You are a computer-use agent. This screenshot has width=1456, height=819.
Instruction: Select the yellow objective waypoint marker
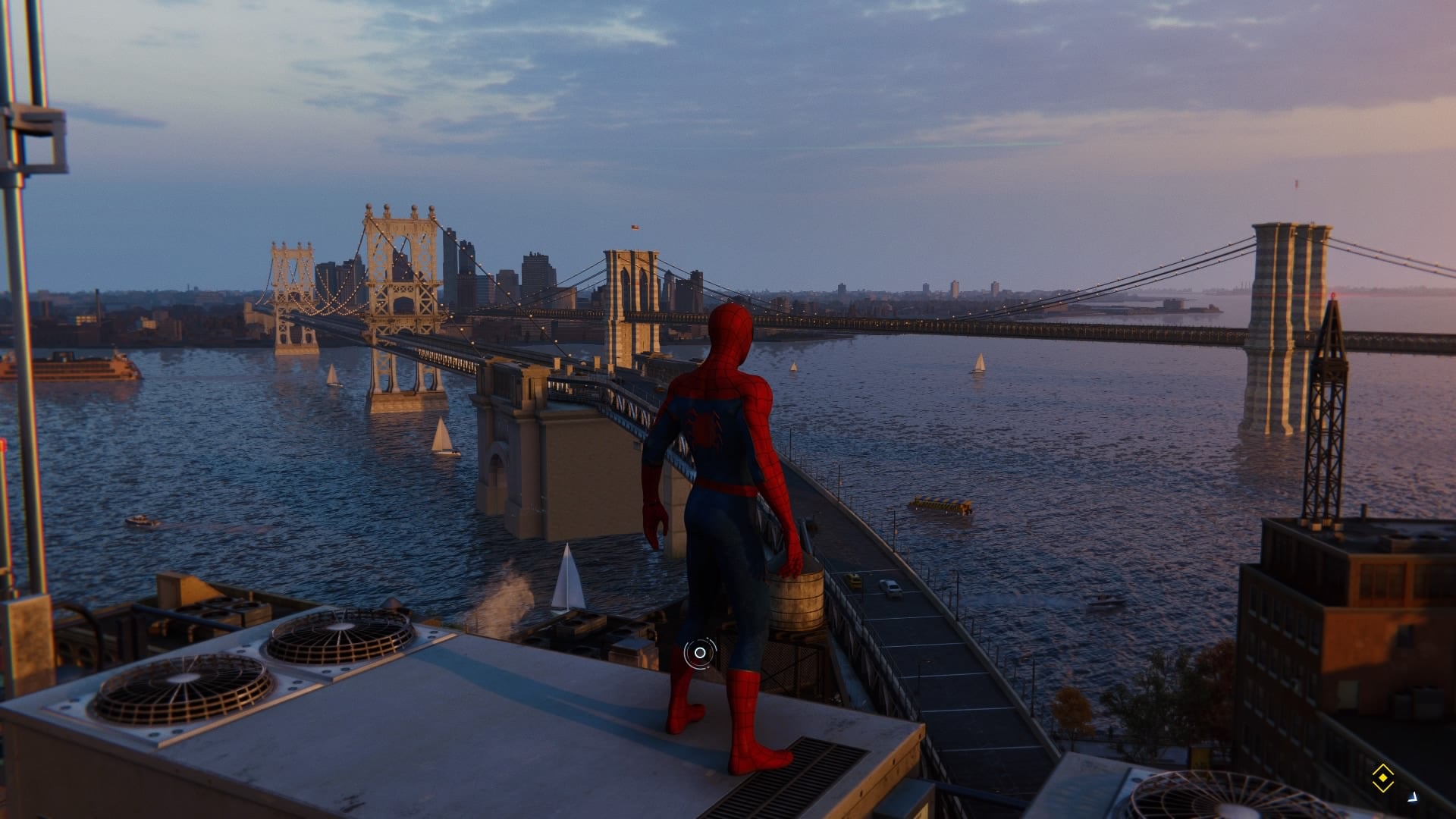(1382, 778)
